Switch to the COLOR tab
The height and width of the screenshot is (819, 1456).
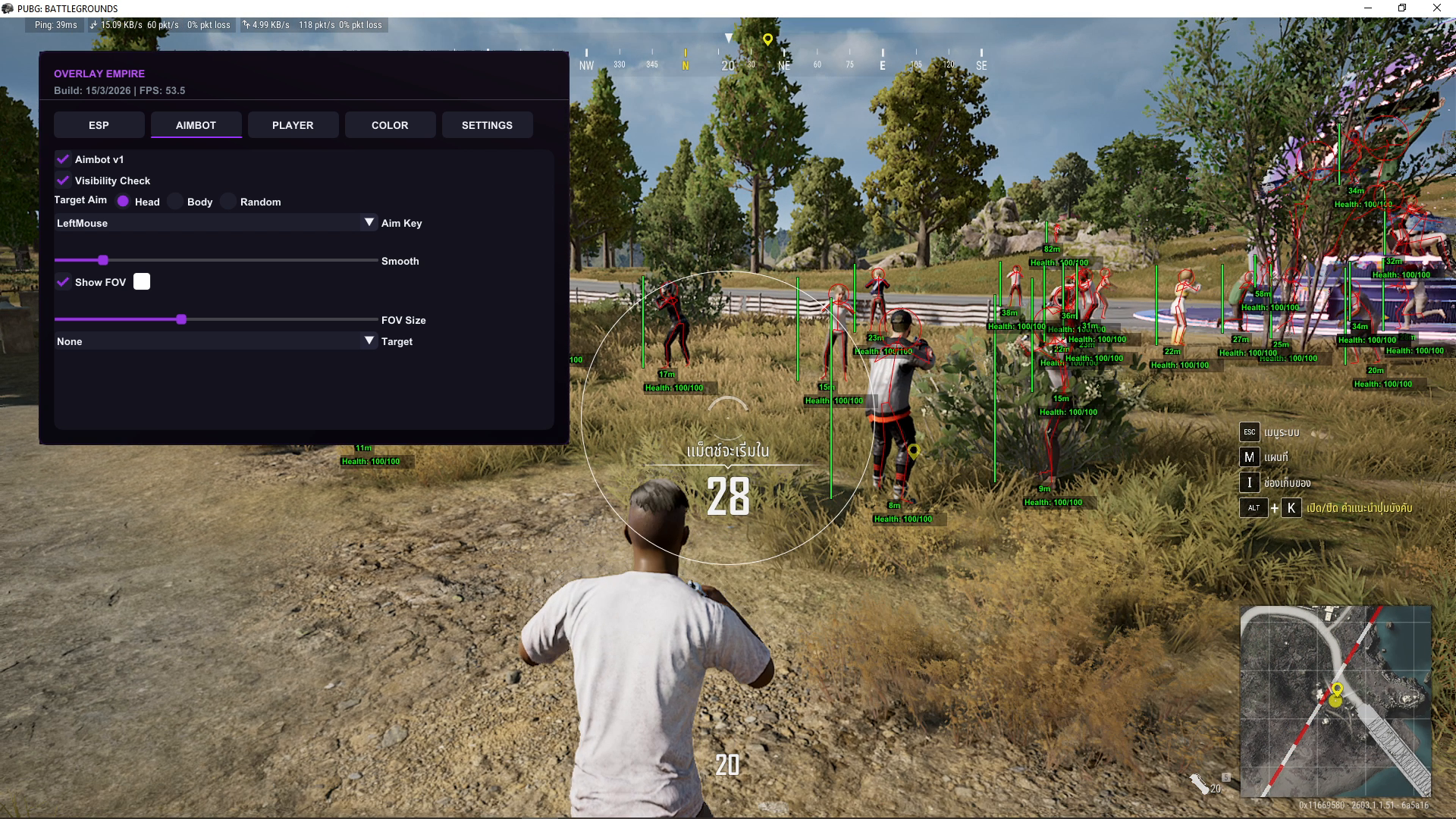coord(390,124)
